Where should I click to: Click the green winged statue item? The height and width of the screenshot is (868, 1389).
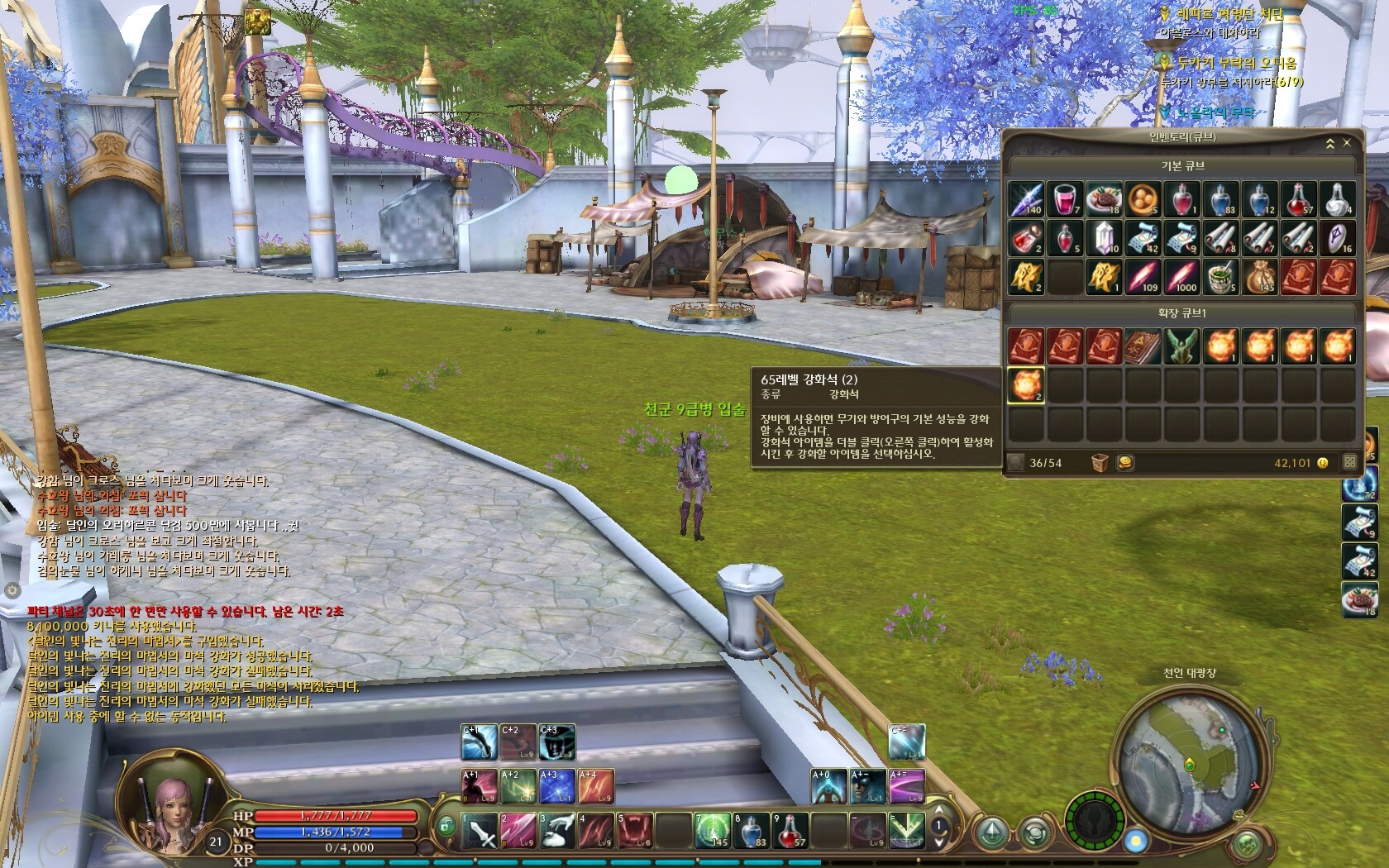tap(1181, 346)
